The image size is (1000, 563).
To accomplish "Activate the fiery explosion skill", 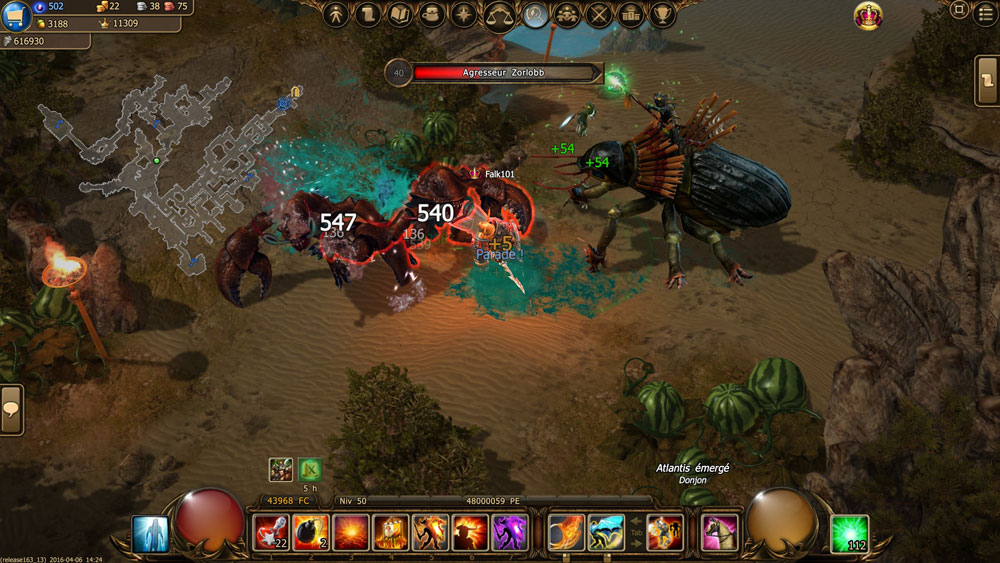I will tap(350, 533).
